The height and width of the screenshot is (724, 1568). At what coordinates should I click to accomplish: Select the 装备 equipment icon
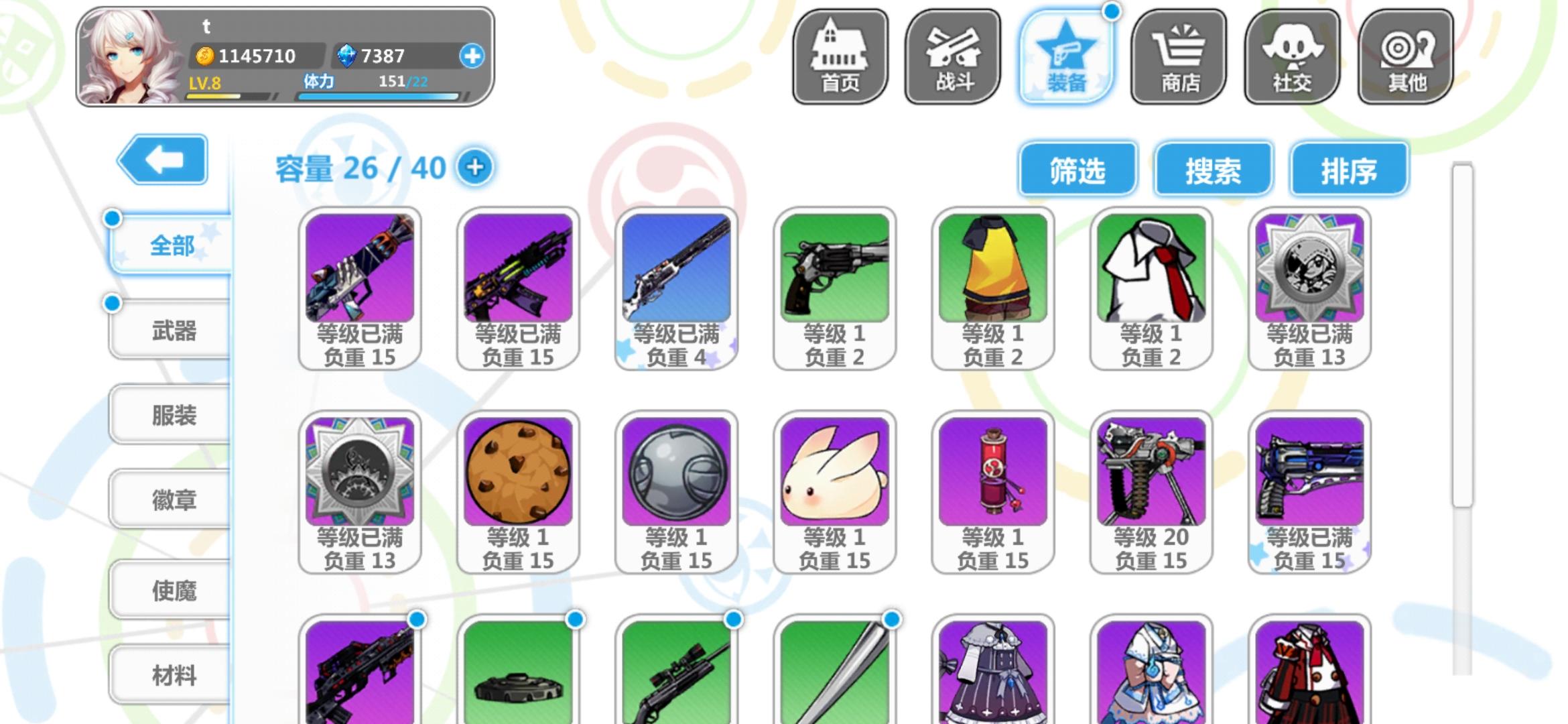(x=1065, y=57)
